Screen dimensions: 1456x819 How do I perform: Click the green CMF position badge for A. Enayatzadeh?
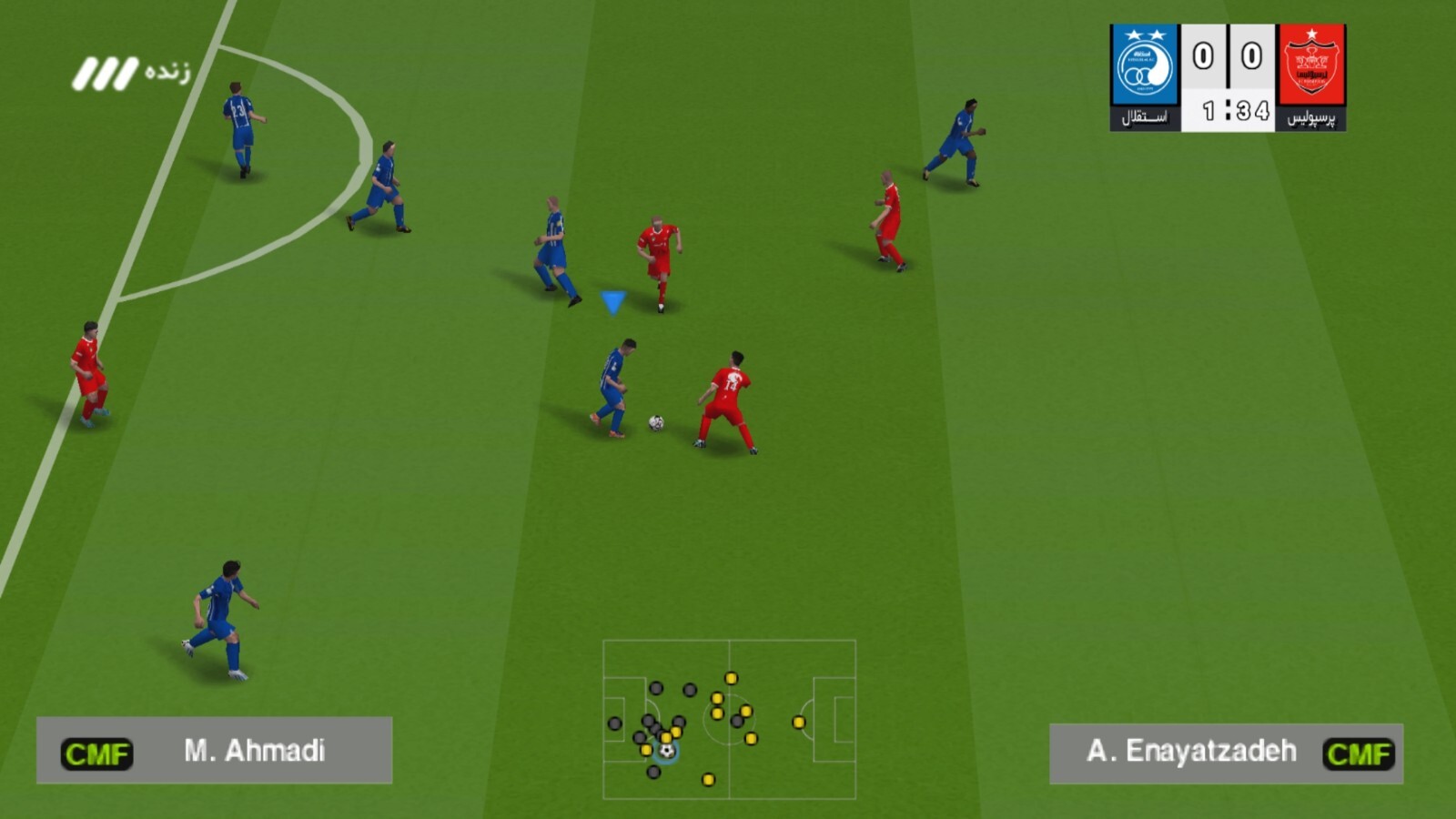1360,753
